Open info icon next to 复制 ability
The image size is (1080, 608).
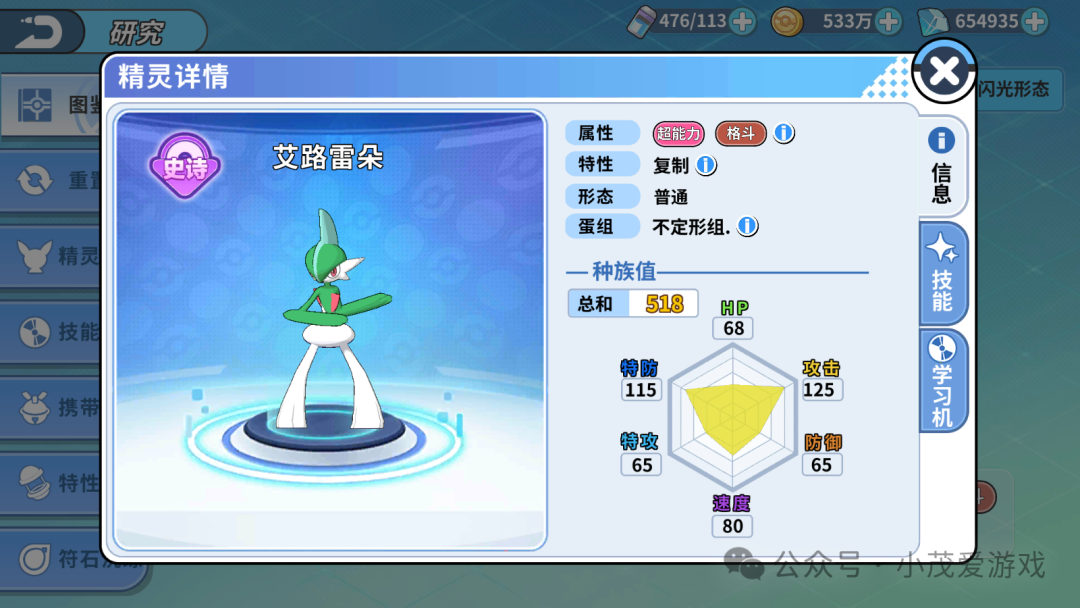point(706,165)
